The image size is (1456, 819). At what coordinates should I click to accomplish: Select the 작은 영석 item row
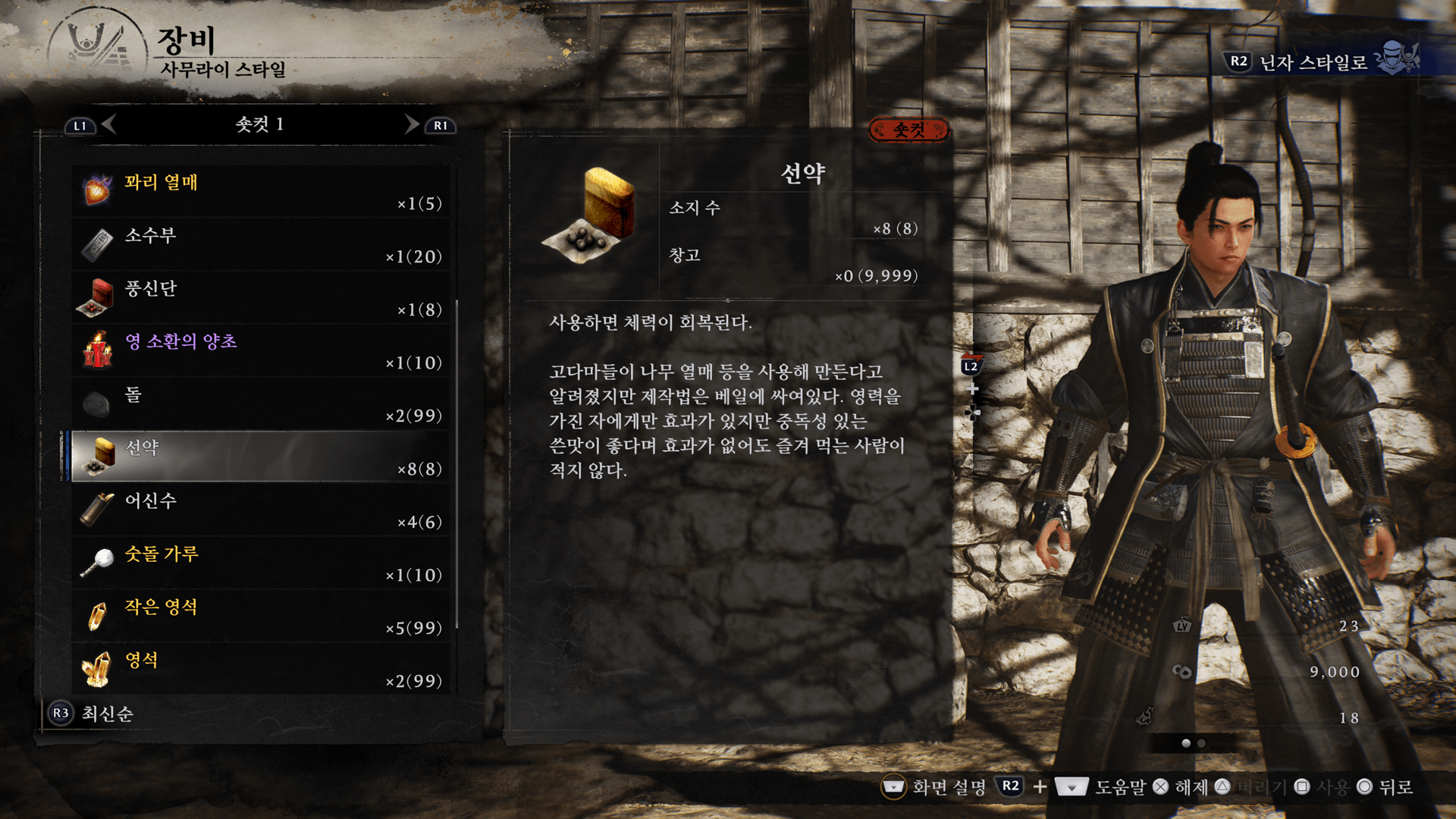click(x=261, y=616)
